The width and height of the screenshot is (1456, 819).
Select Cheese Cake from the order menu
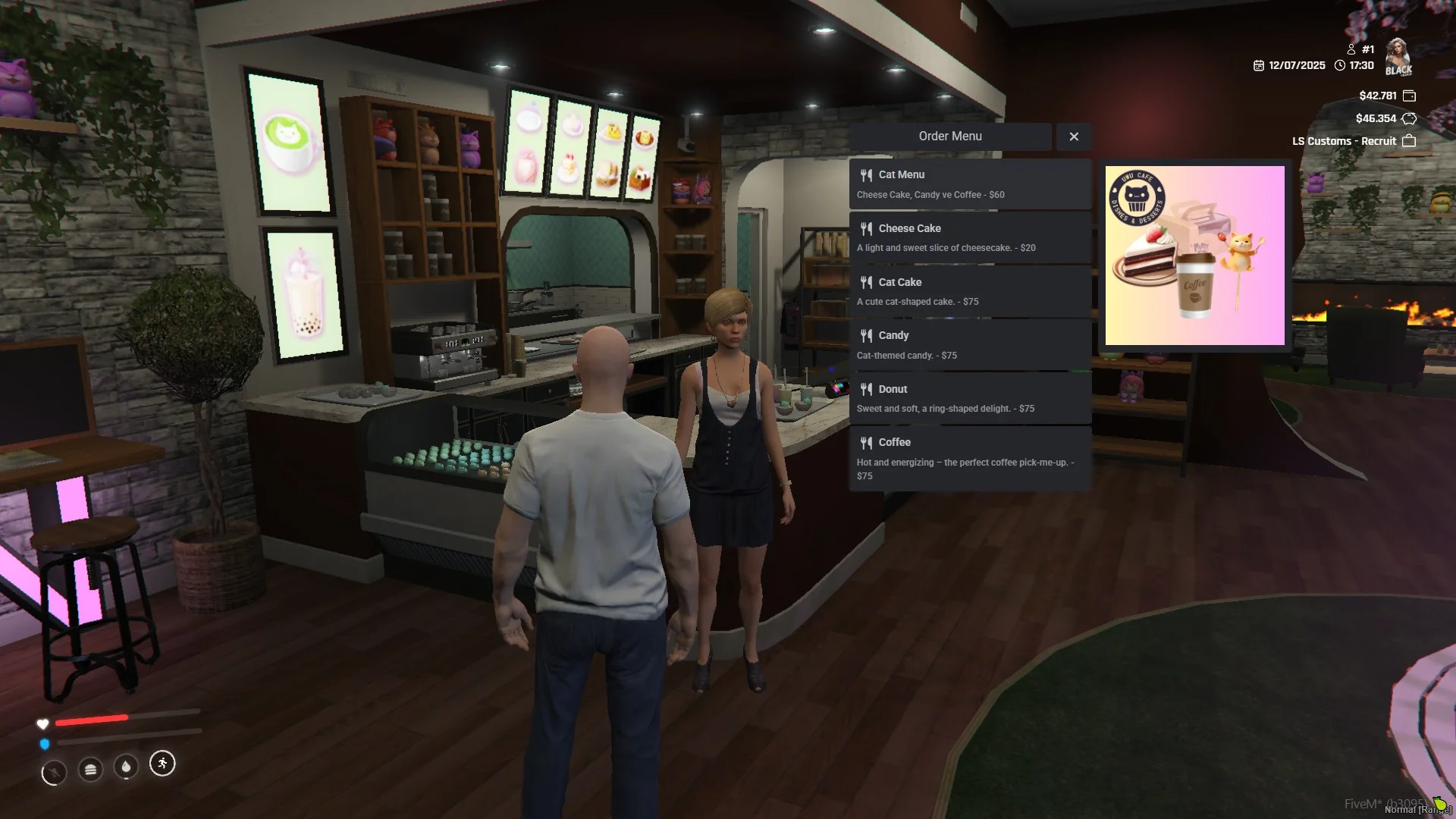click(969, 238)
